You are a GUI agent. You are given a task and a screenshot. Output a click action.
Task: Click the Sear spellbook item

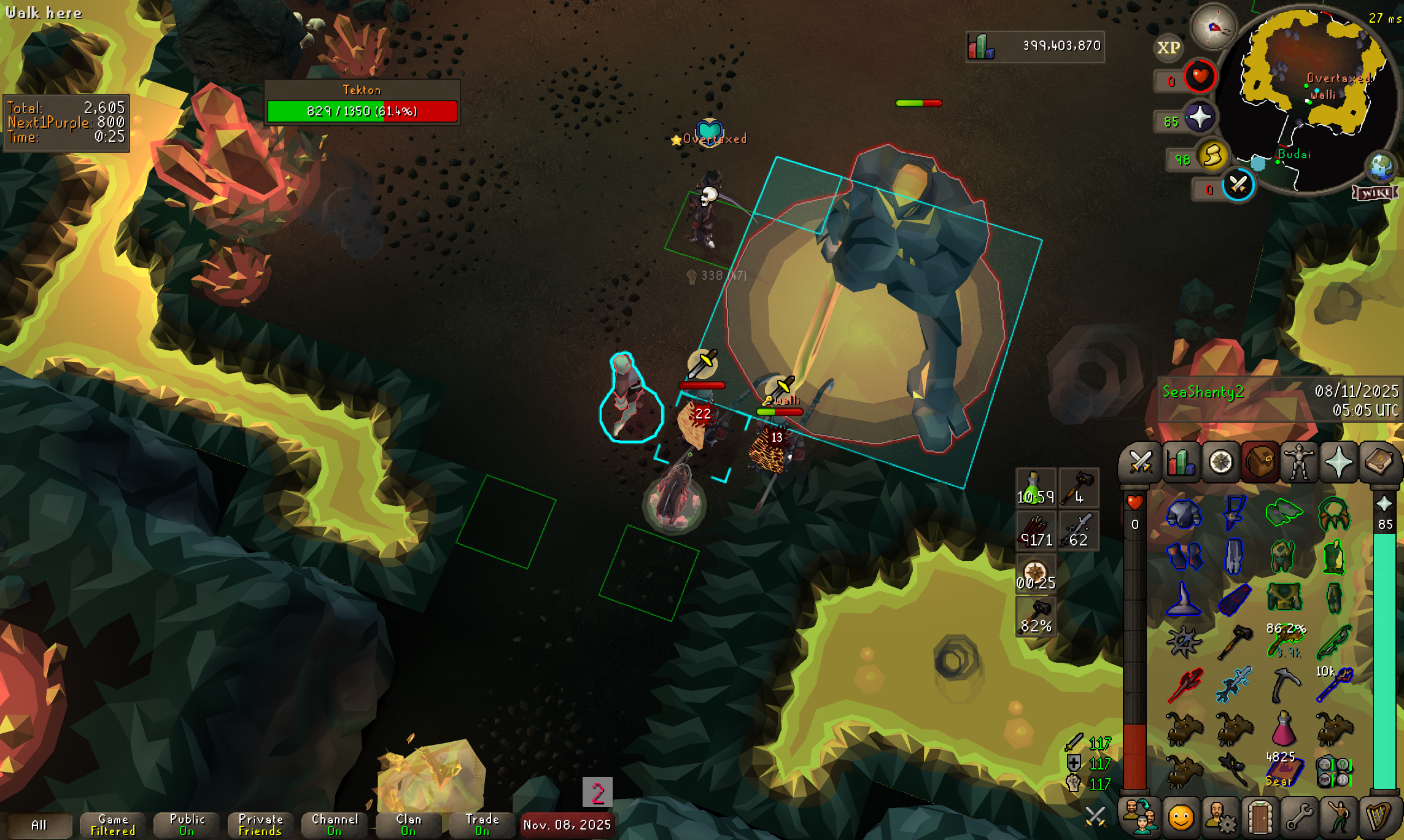pos(1284,771)
